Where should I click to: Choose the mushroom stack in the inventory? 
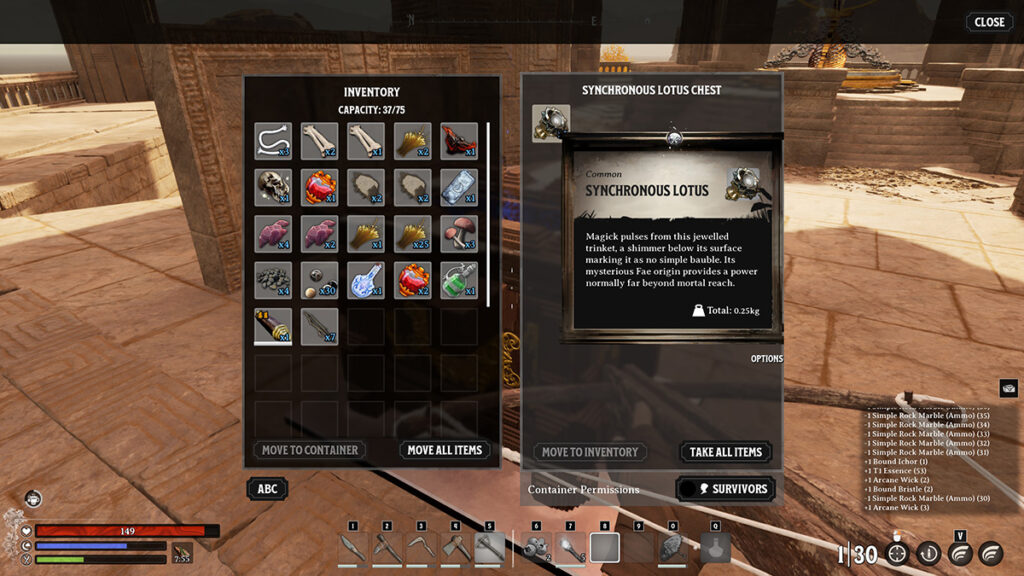[x=459, y=233]
